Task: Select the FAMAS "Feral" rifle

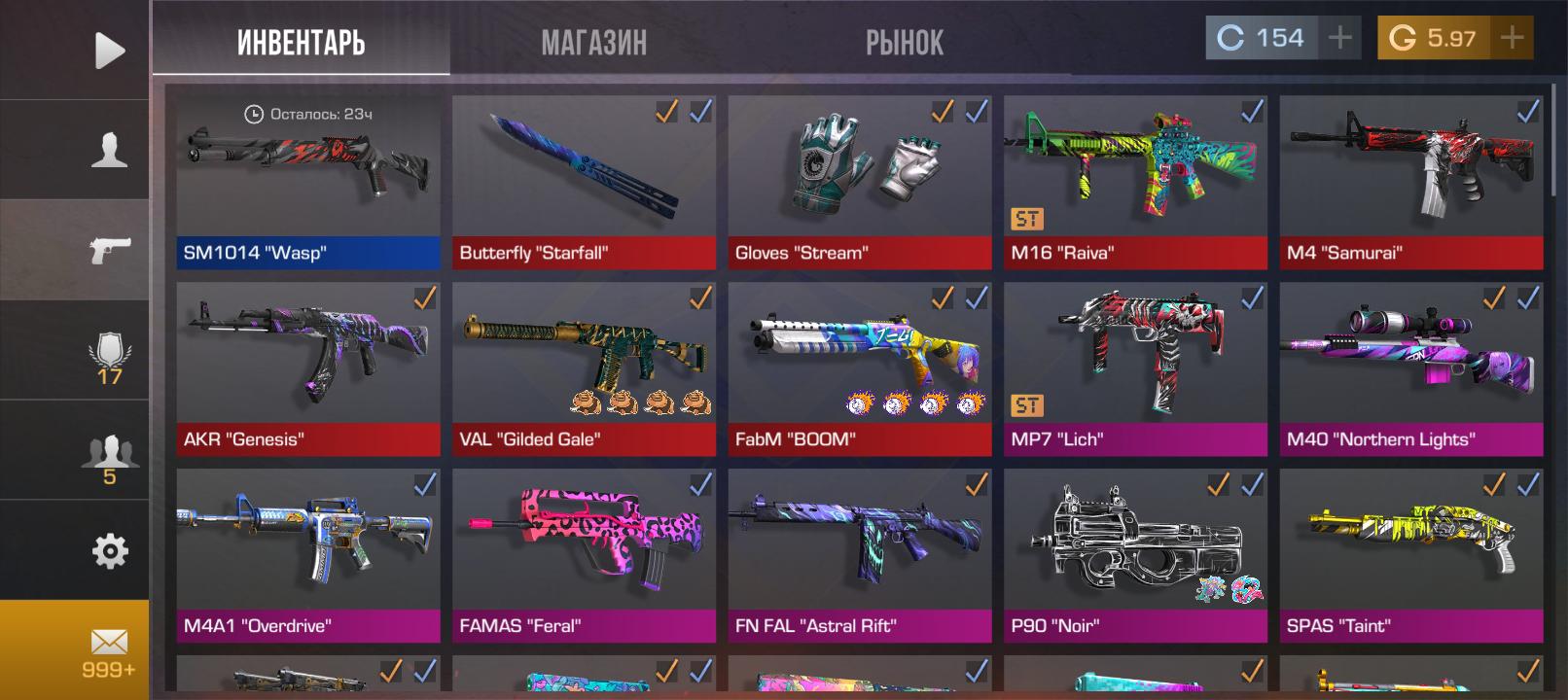Action: 584,555
